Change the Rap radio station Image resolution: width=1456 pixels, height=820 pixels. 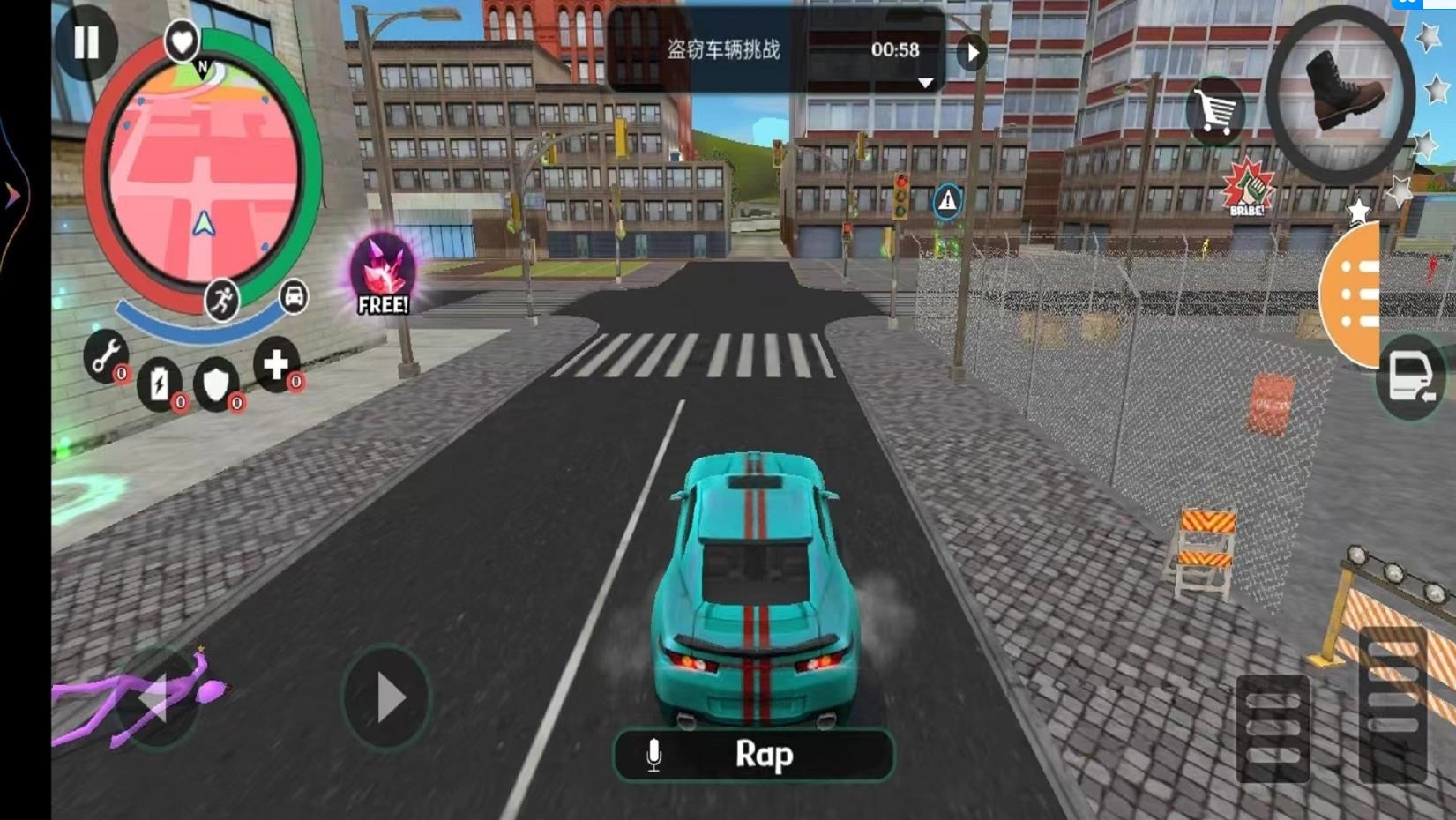[x=754, y=756]
